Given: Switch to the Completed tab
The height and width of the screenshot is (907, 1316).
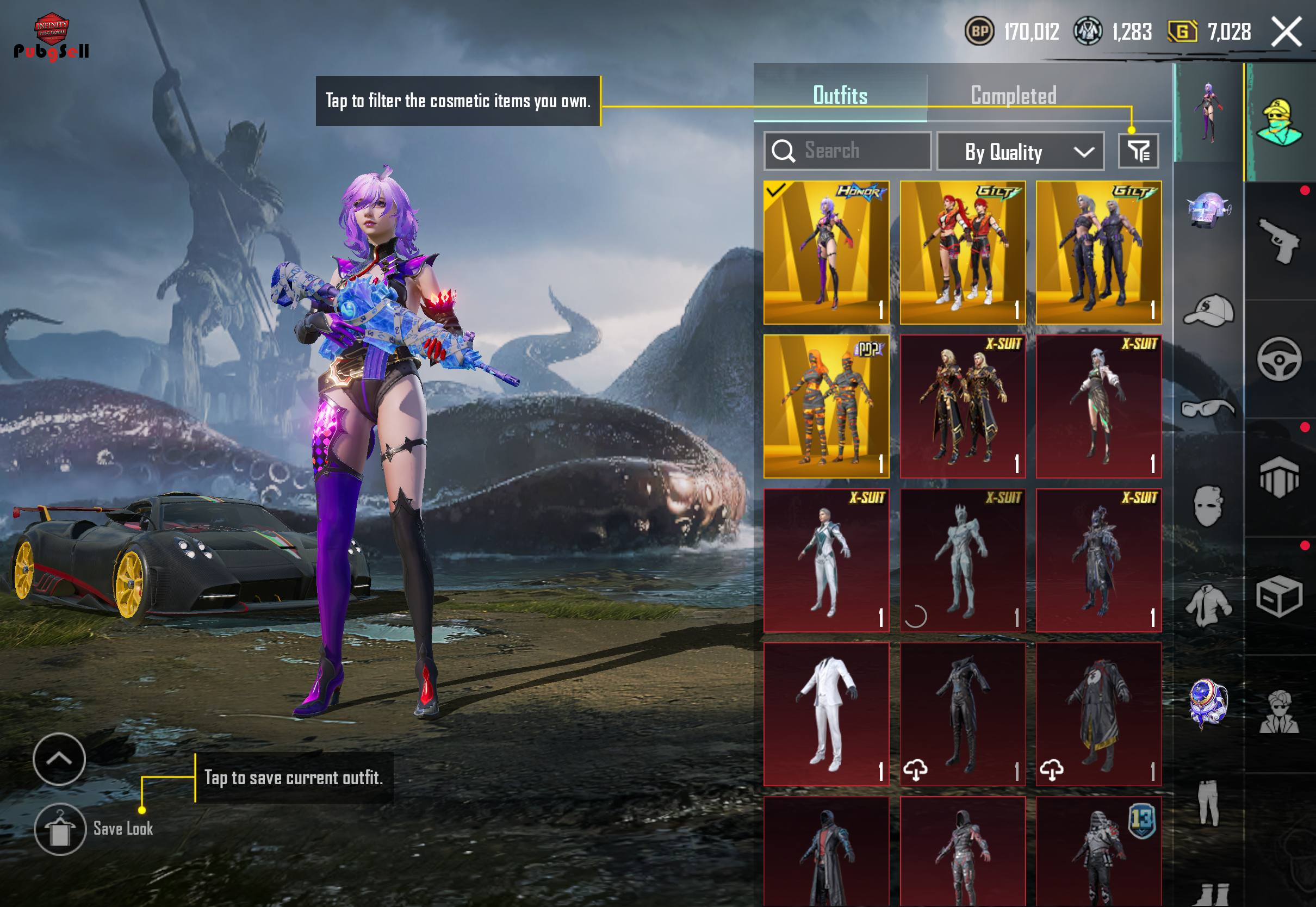Looking at the screenshot, I should tap(1013, 96).
